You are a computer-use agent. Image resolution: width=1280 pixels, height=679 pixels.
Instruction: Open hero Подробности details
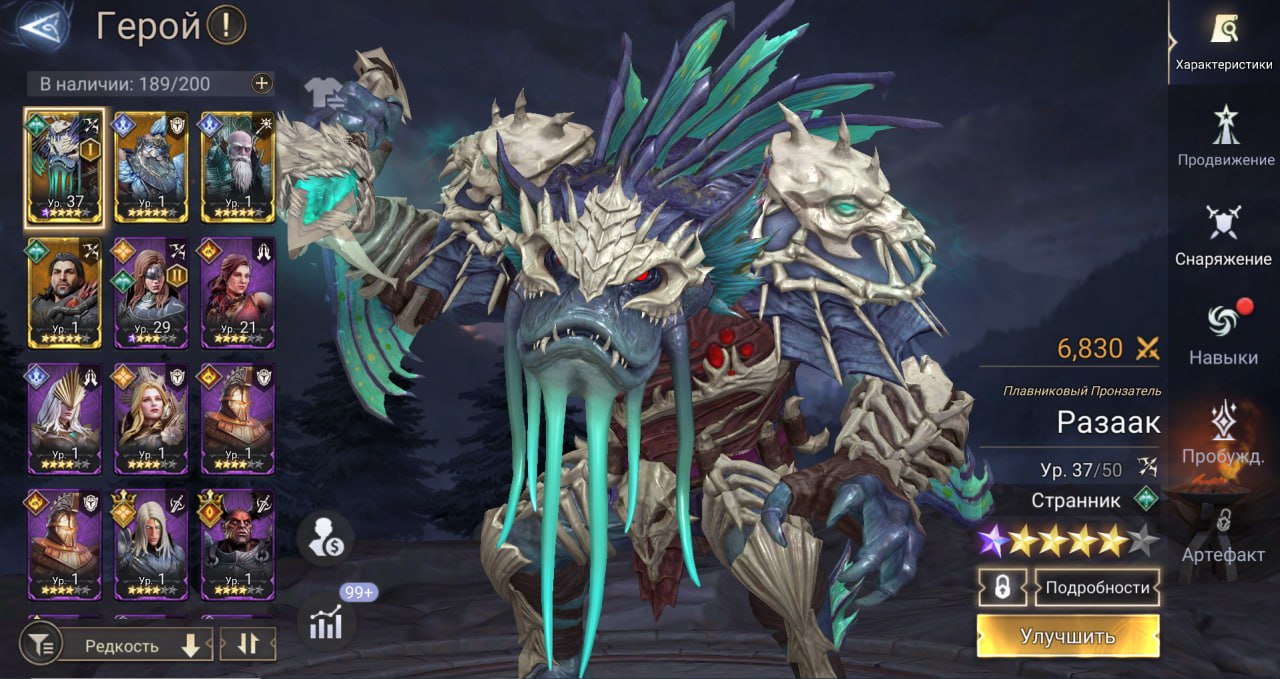click(1097, 588)
